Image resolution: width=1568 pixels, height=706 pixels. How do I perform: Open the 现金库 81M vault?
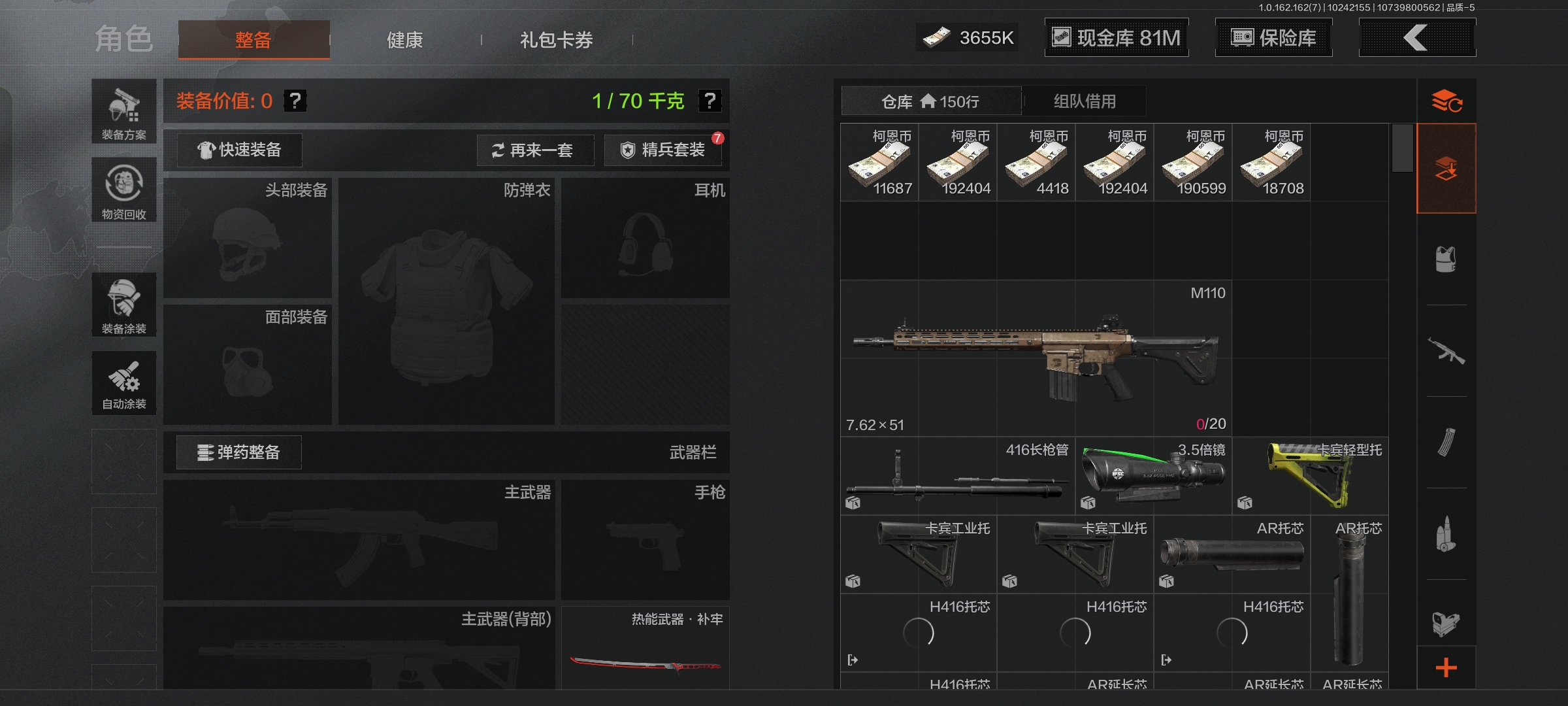1116,38
